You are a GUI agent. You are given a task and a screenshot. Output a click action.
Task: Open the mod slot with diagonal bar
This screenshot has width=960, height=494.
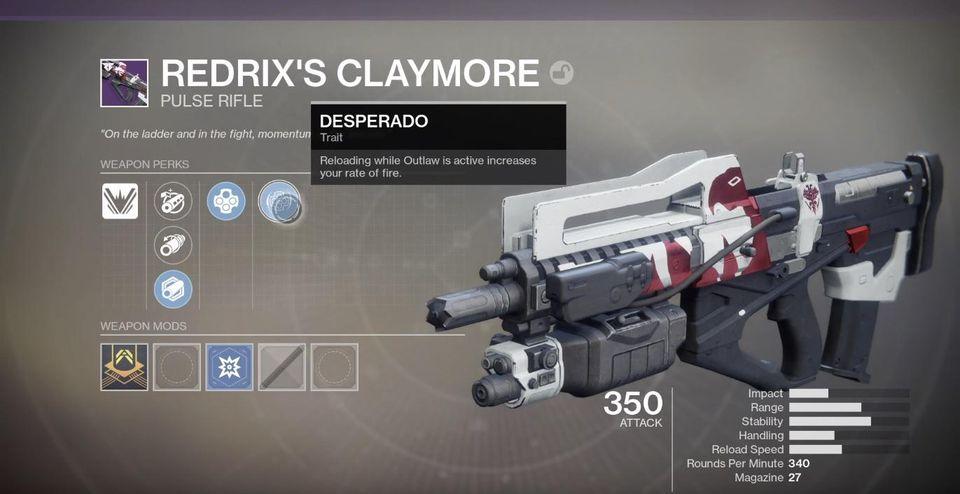pyautogui.click(x=281, y=367)
